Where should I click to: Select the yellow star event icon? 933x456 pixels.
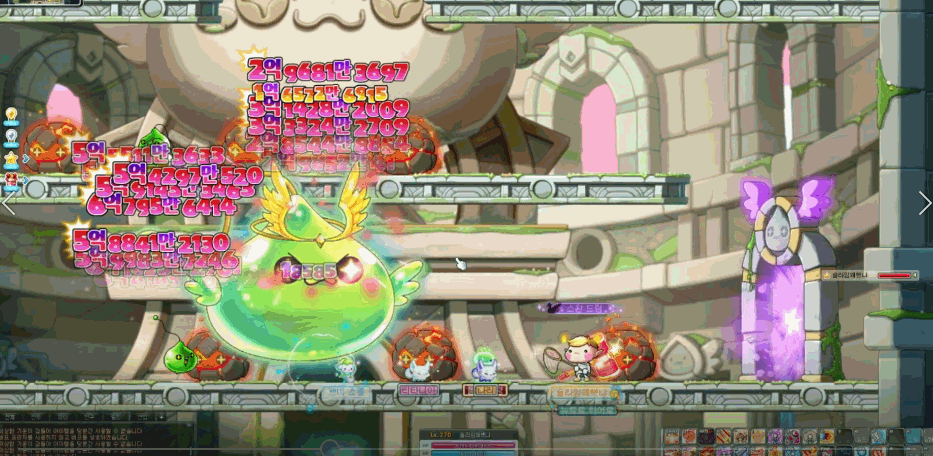click(x=12, y=159)
